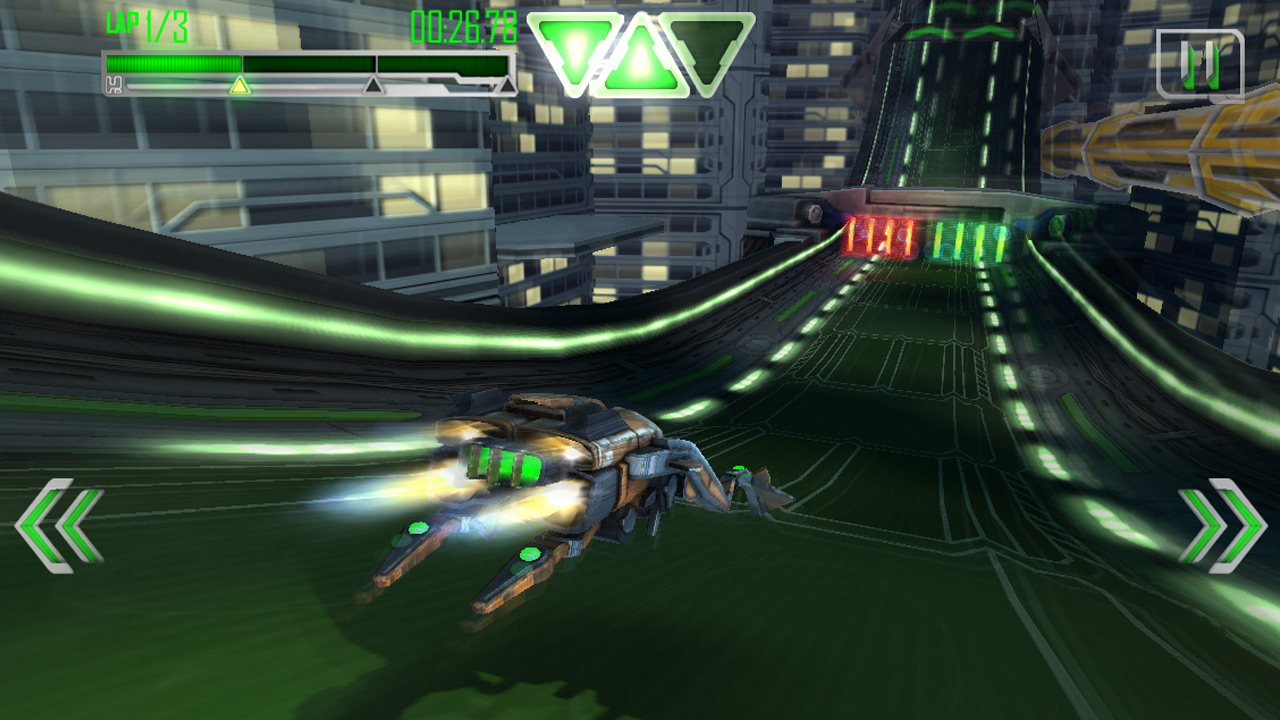Activate the third triangle power-up slot
Image resolution: width=1280 pixels, height=720 pixels.
tap(709, 47)
